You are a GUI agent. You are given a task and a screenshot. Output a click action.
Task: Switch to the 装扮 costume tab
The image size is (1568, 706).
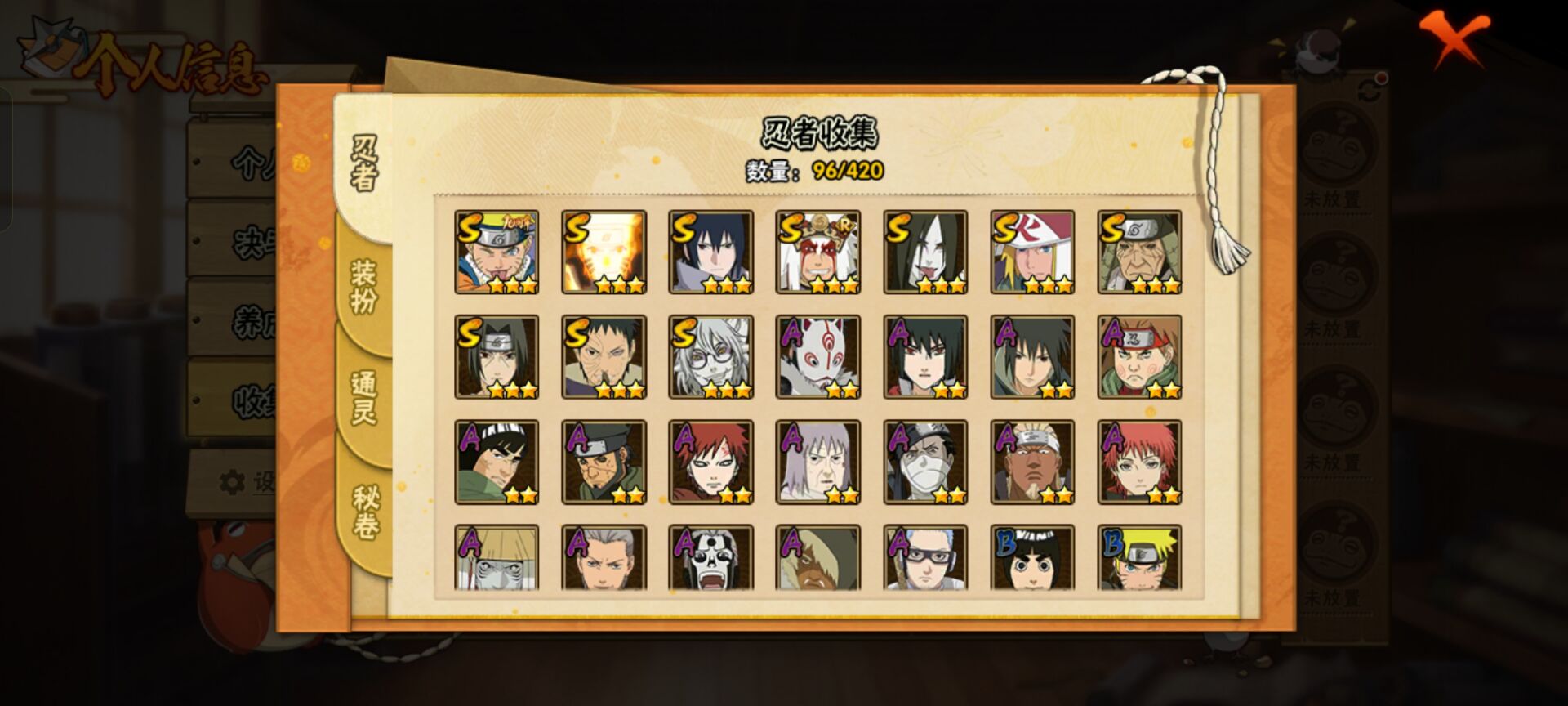click(x=364, y=286)
